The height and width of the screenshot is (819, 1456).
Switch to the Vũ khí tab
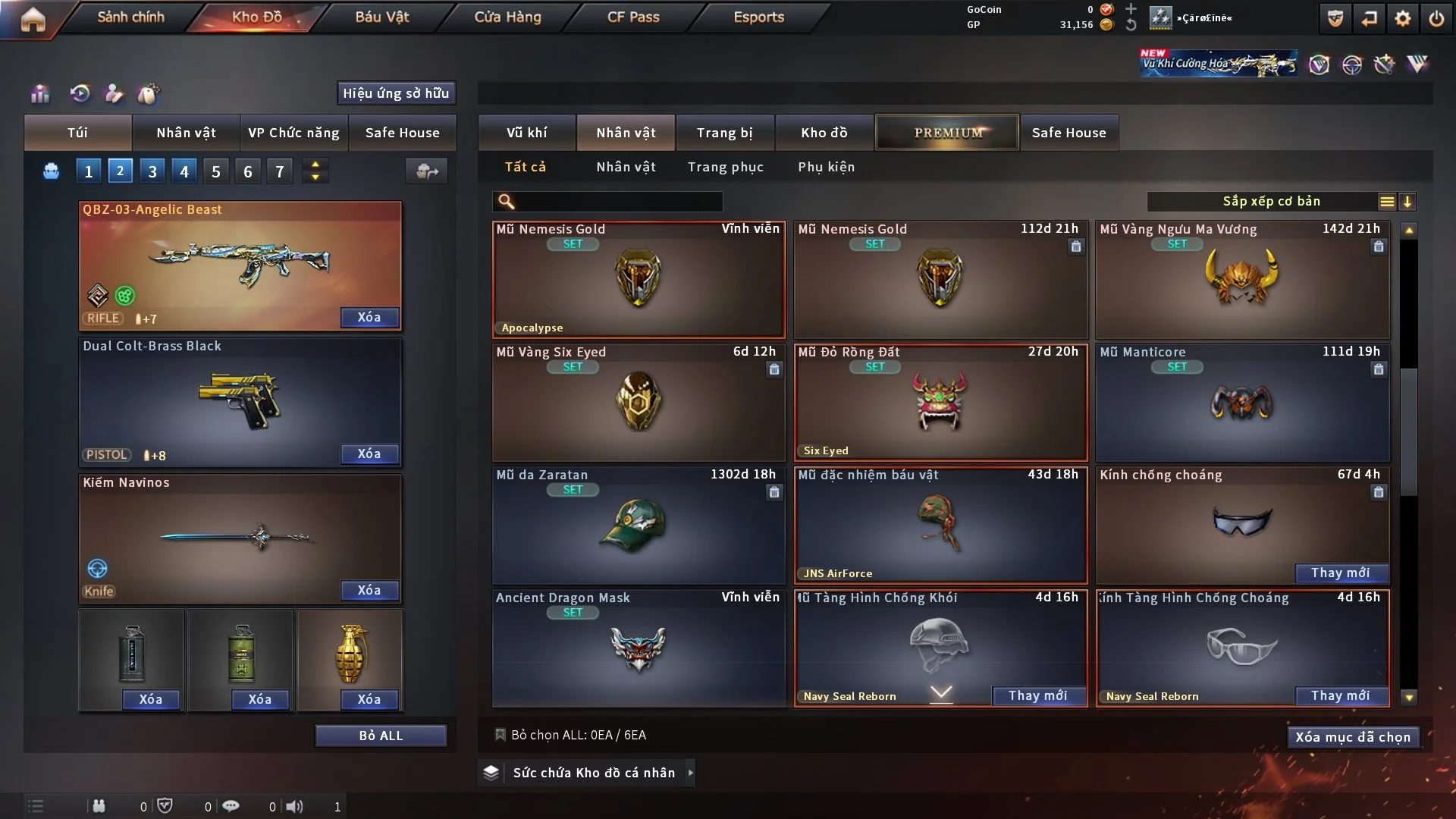[526, 133]
